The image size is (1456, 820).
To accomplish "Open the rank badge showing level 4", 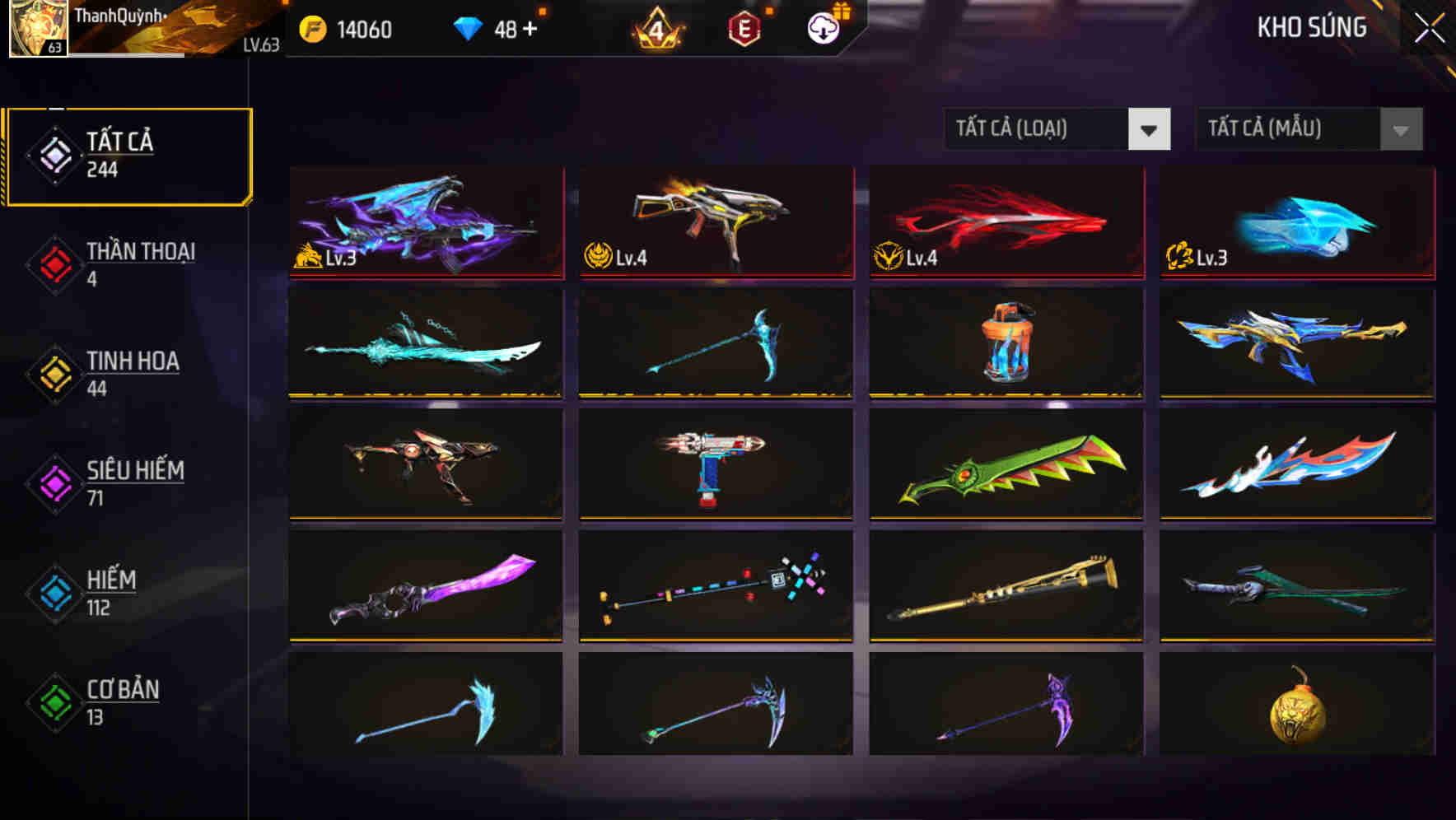I will pos(655,26).
